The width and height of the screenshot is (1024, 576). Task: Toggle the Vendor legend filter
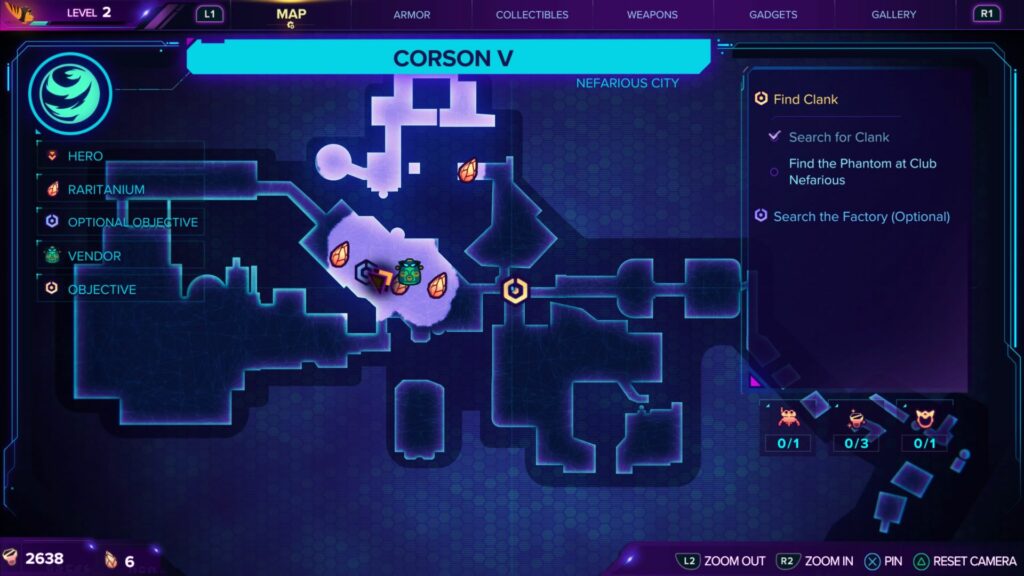pyautogui.click(x=94, y=256)
